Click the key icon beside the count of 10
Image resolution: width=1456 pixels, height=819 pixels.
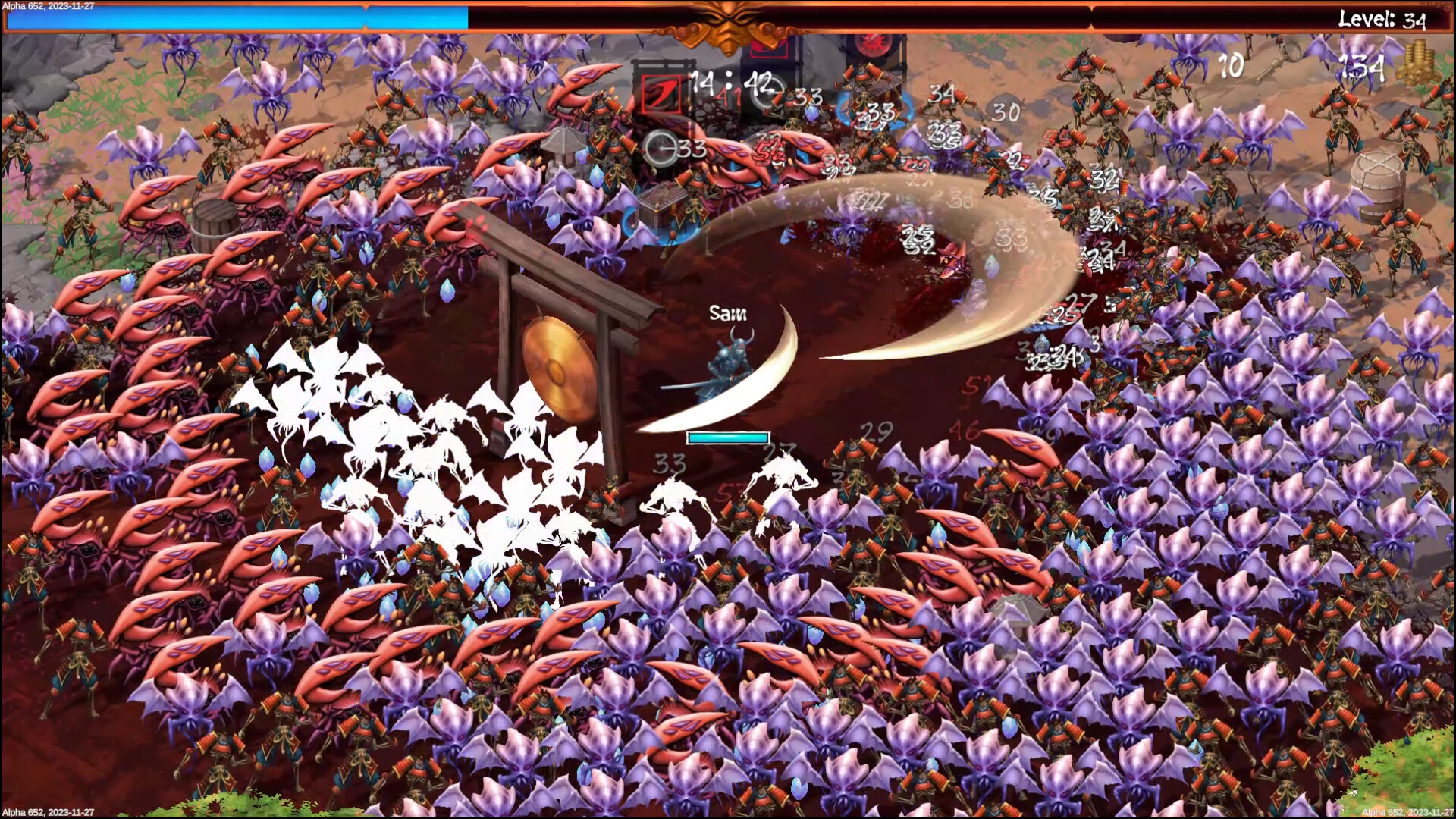pos(1278,64)
